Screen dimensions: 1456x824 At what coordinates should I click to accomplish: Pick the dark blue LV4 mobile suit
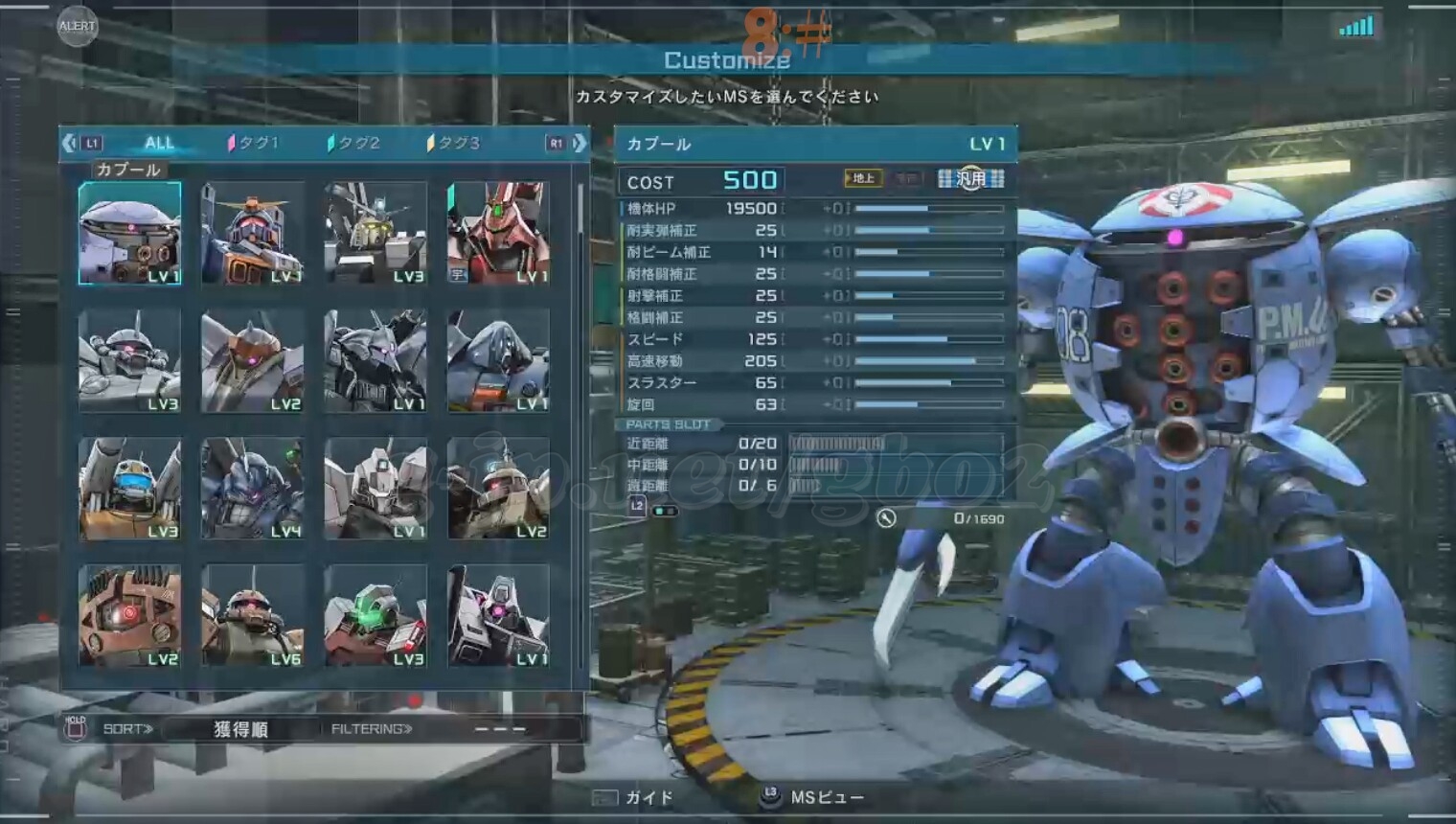[253, 489]
